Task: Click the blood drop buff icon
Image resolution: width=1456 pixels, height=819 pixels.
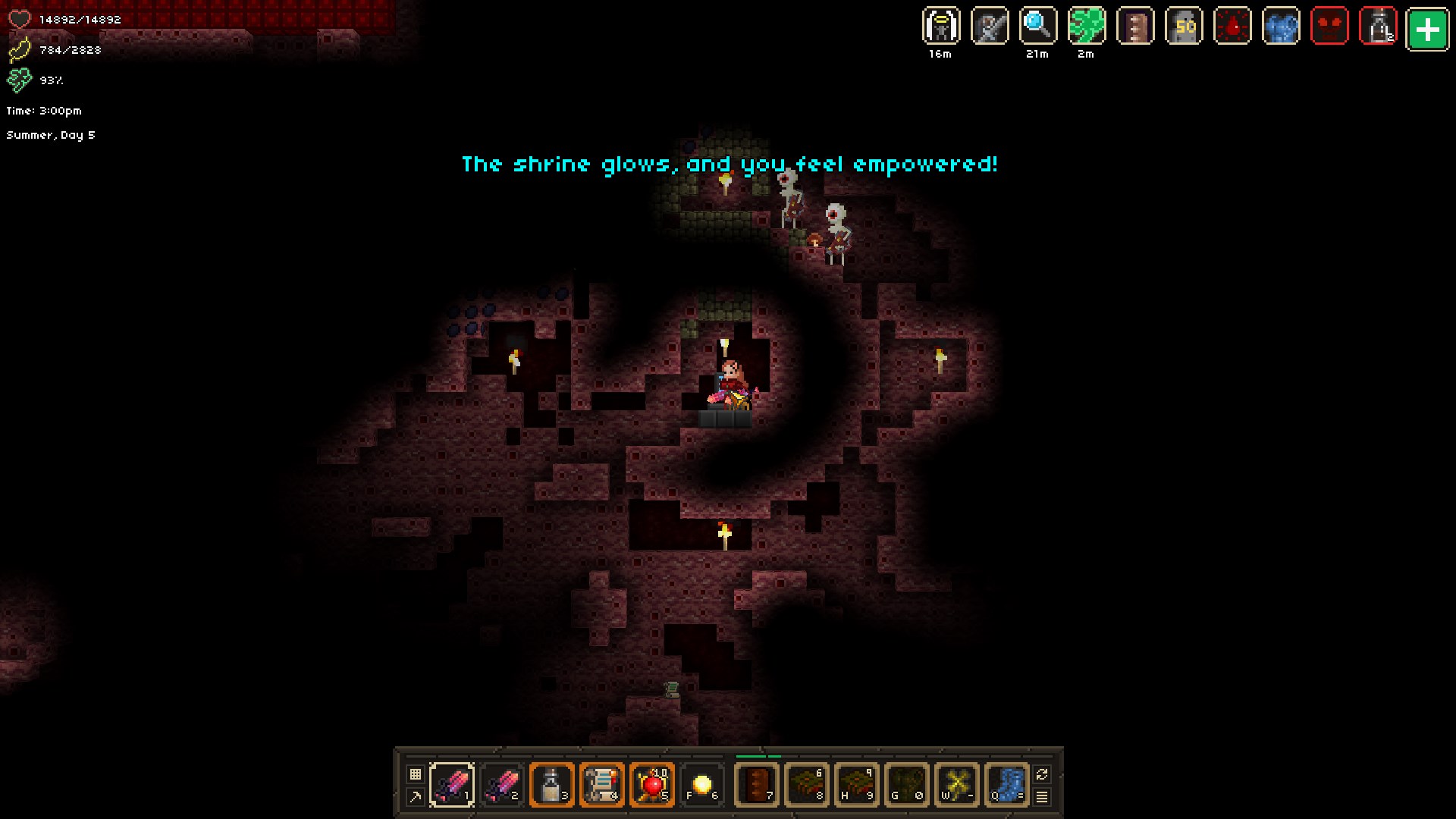Action: coord(1233,25)
